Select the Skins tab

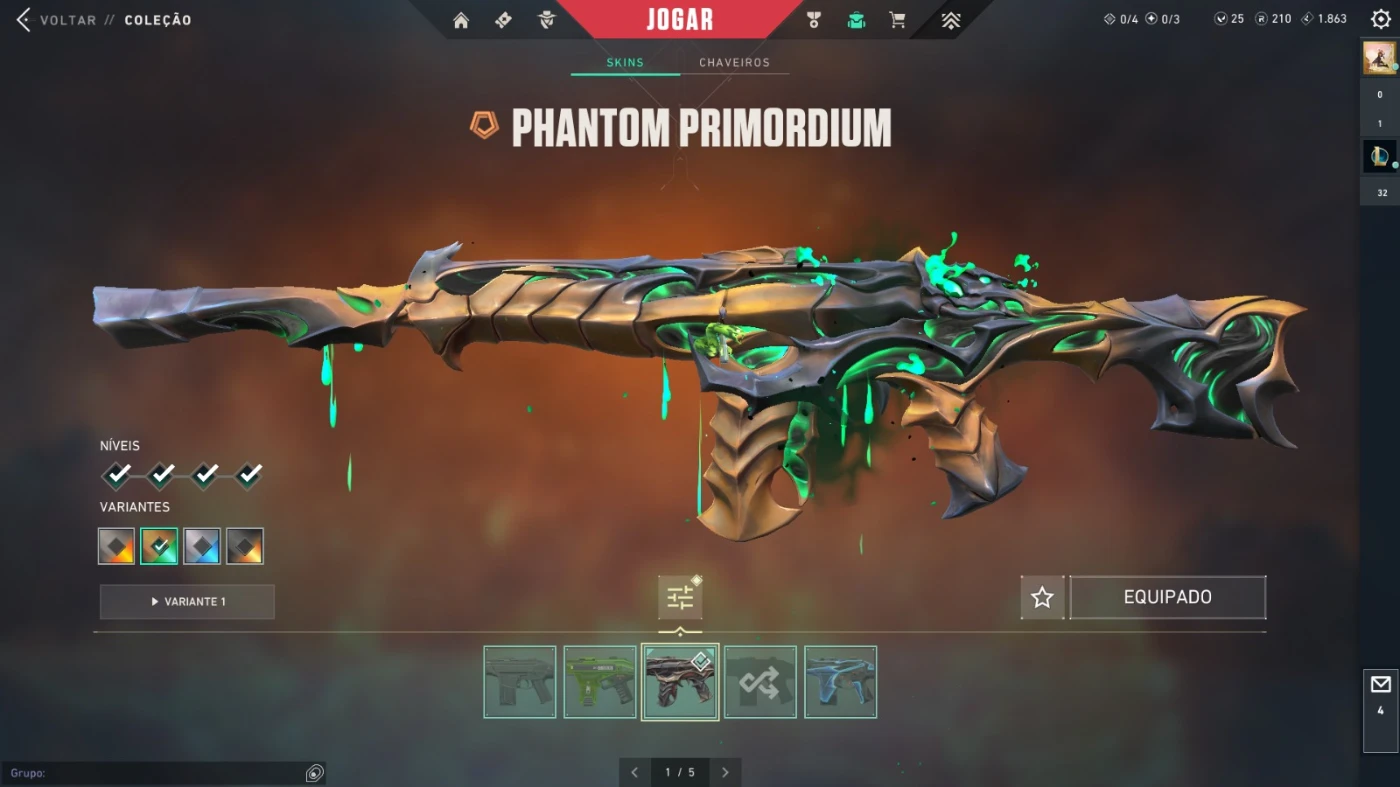[x=625, y=62]
